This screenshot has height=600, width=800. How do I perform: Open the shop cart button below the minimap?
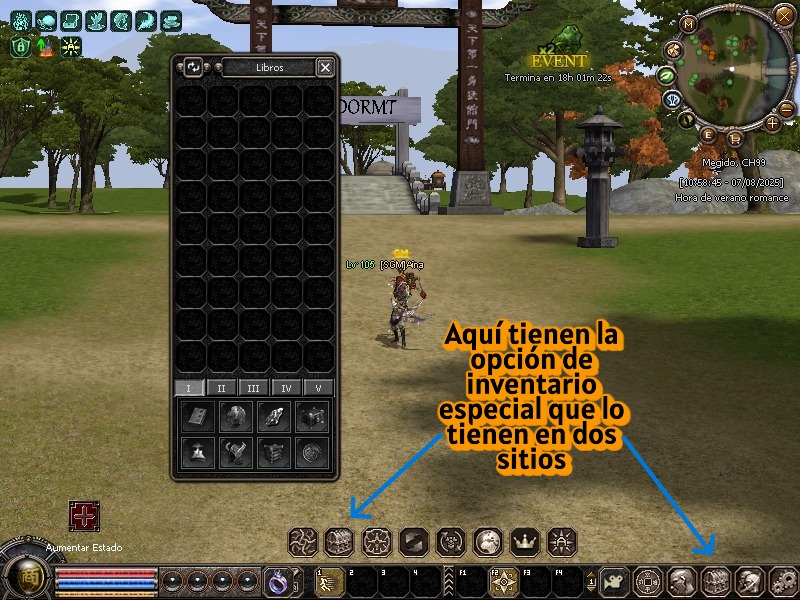pyautogui.click(x=736, y=139)
